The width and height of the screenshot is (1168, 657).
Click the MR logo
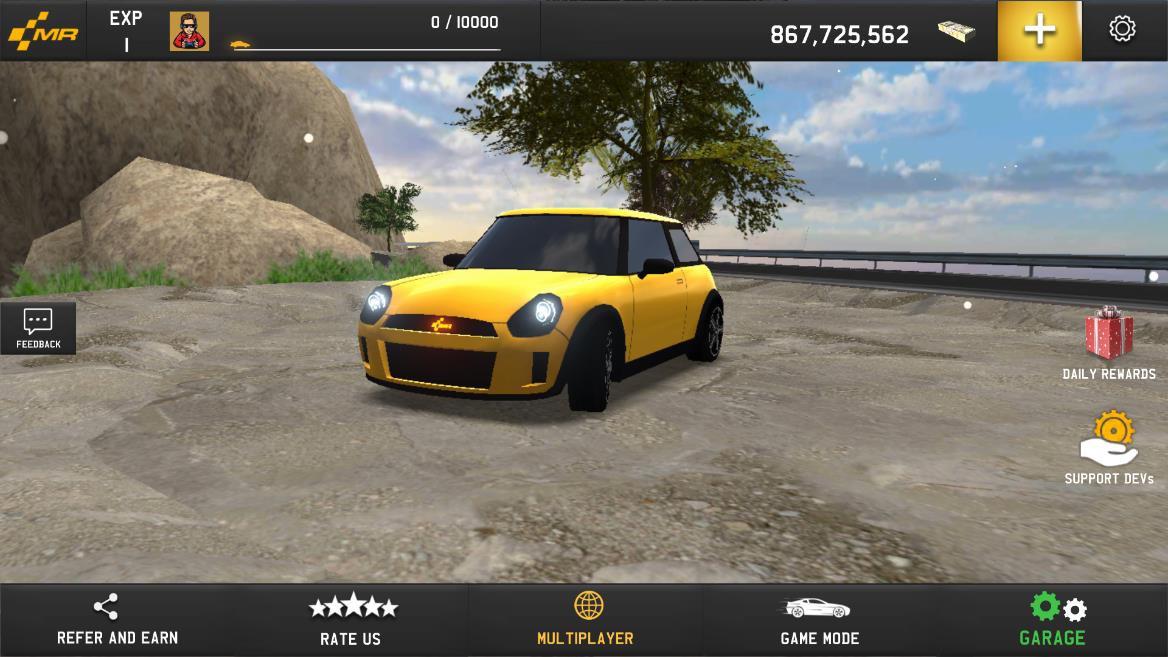tap(42, 31)
